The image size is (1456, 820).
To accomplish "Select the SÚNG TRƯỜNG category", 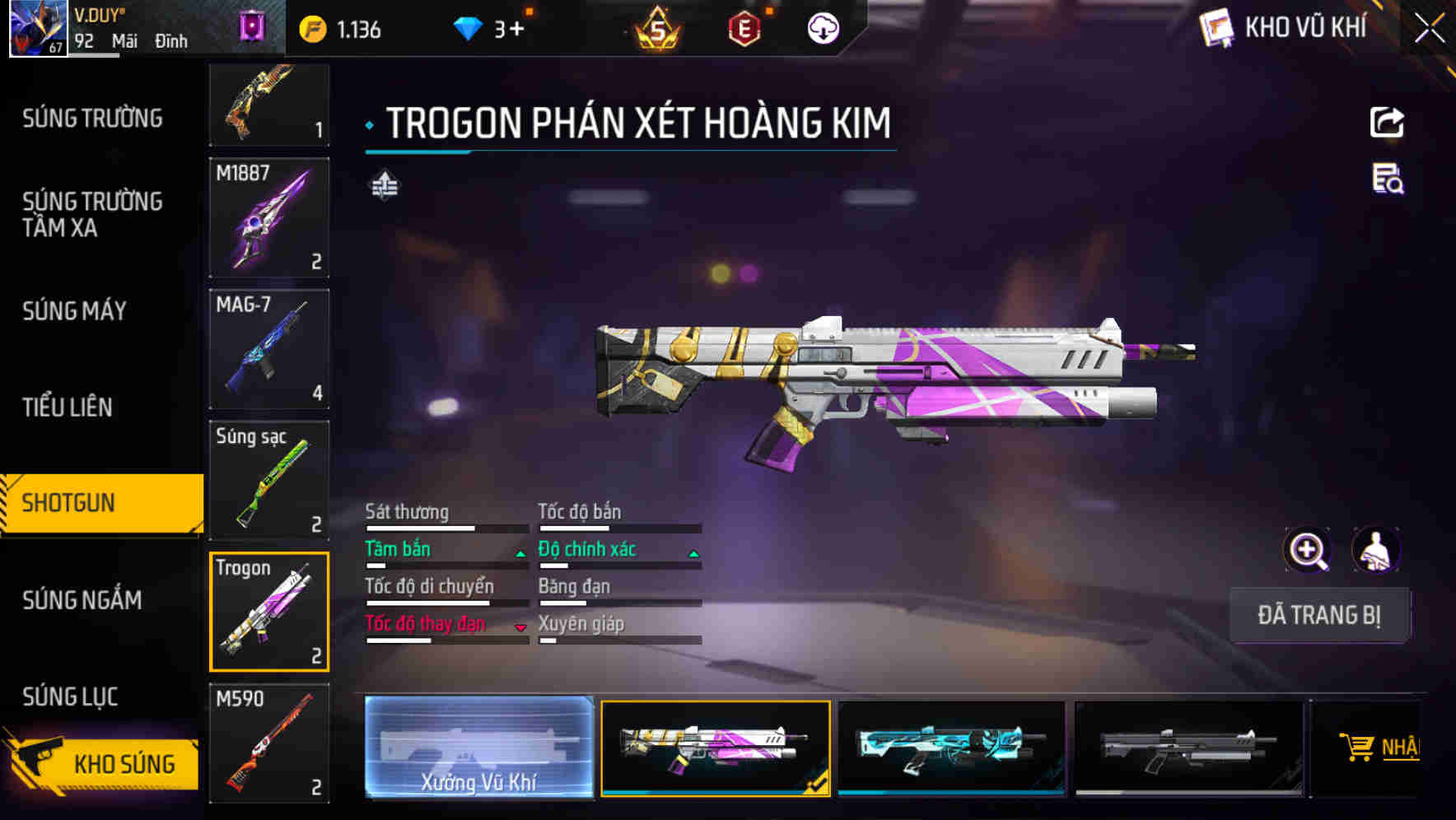I will (x=92, y=119).
